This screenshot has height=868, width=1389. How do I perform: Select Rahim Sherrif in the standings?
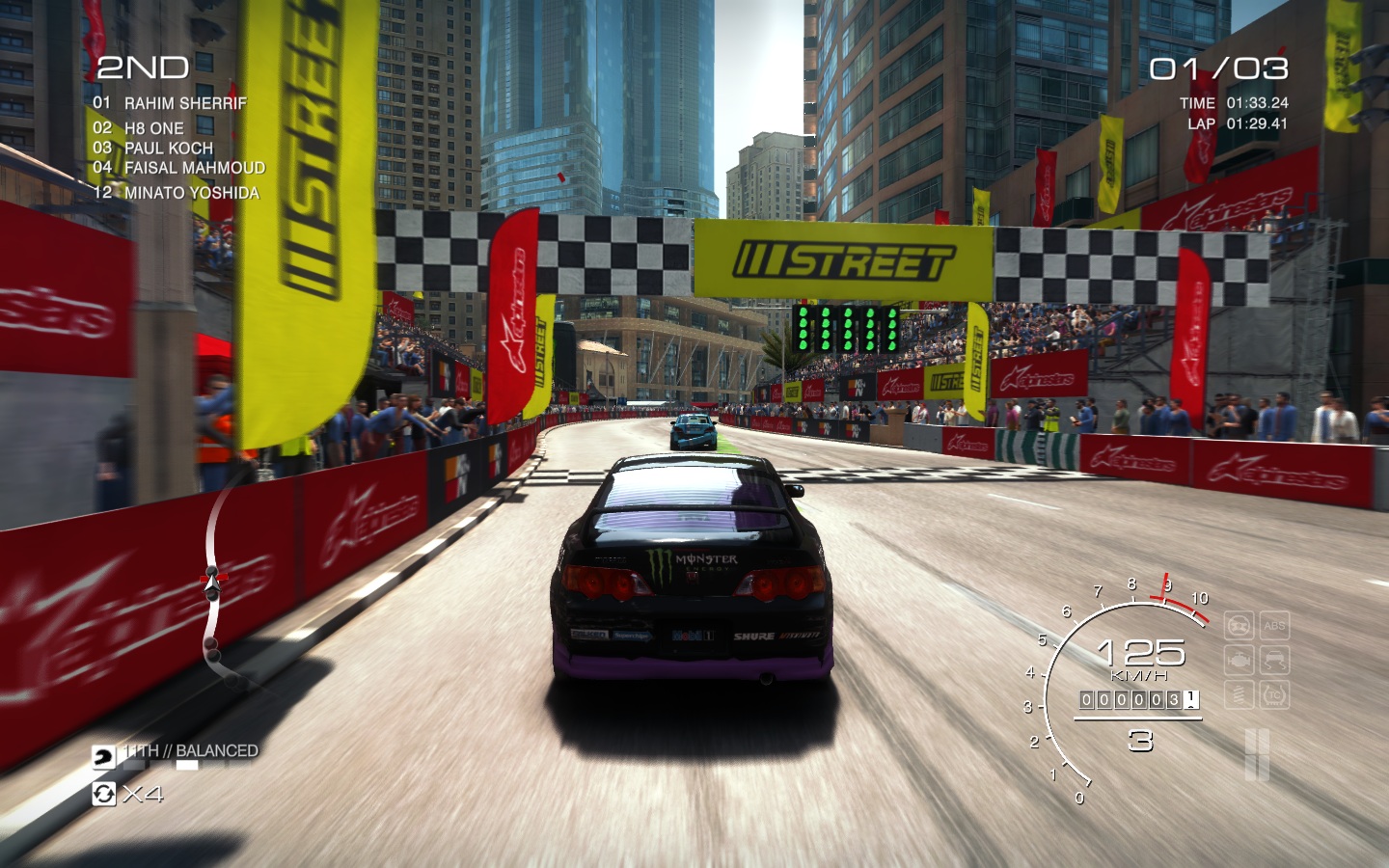coord(184,103)
